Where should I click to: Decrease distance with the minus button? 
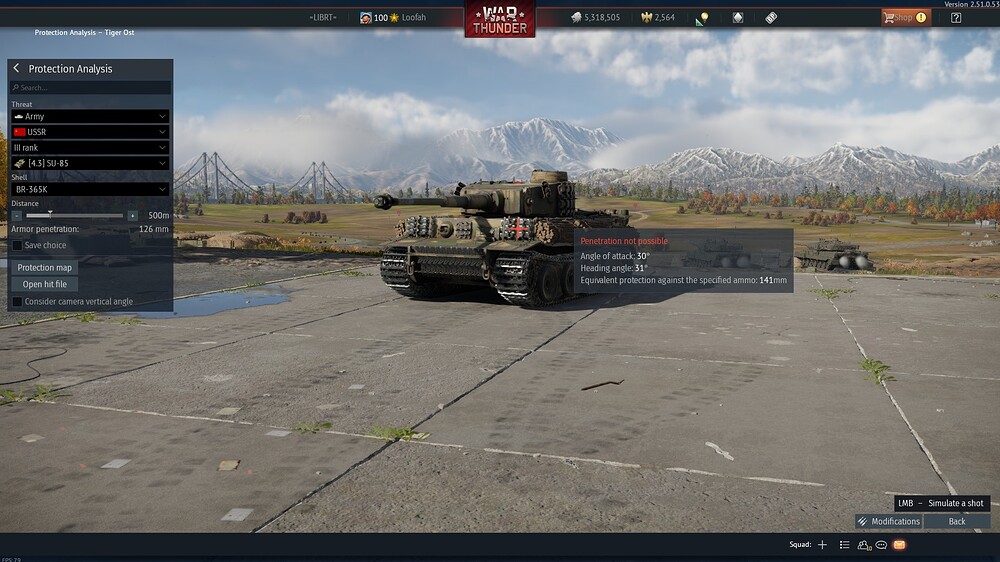pos(17,215)
